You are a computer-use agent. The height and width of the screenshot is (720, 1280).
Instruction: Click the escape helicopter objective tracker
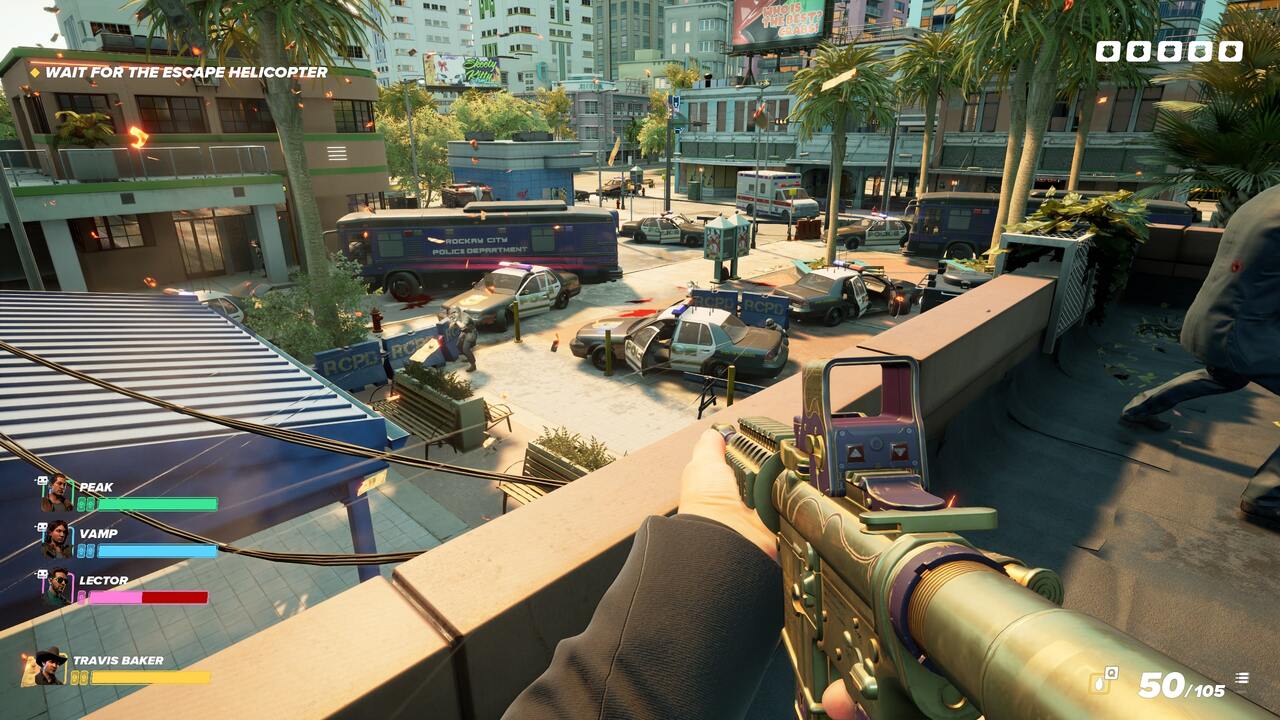(180, 72)
